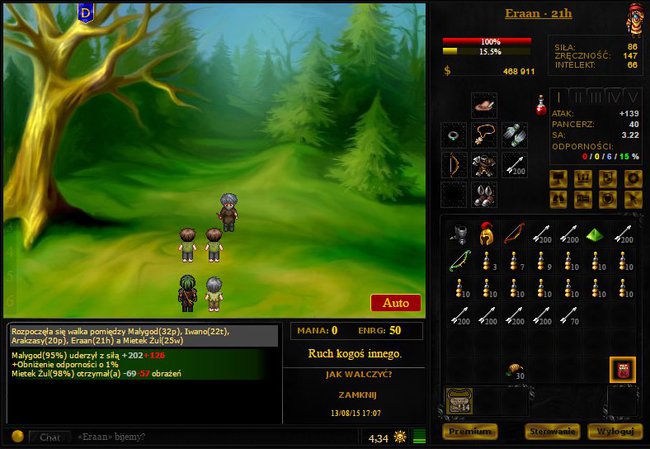Select the green bow in inventory
This screenshot has height=449, width=650.
(457, 263)
